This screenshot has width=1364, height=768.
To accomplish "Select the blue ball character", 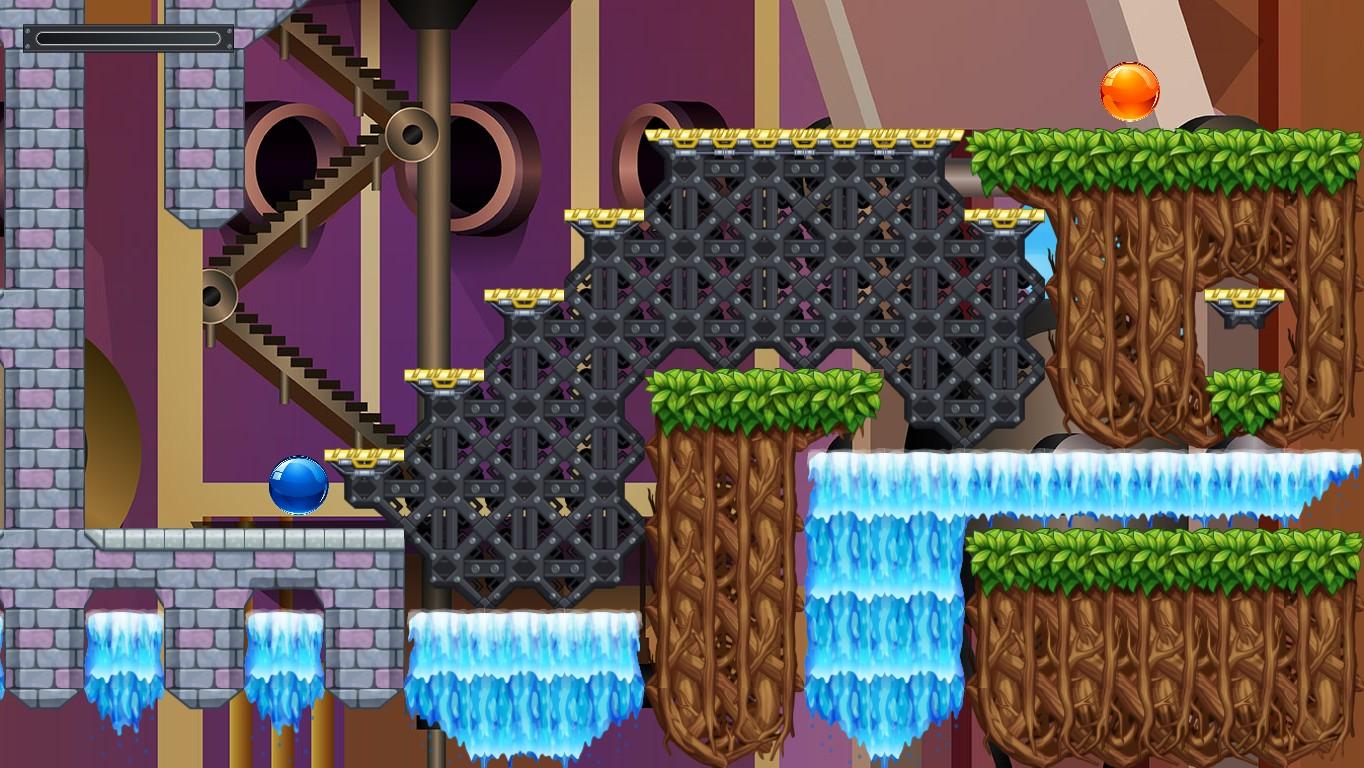I will 297,483.
